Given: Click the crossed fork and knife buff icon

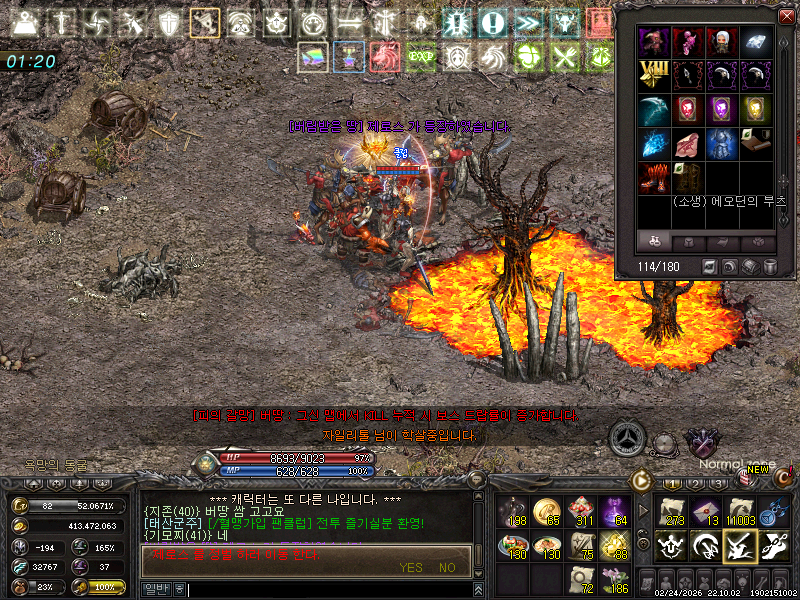Looking at the screenshot, I should click(x=564, y=57).
